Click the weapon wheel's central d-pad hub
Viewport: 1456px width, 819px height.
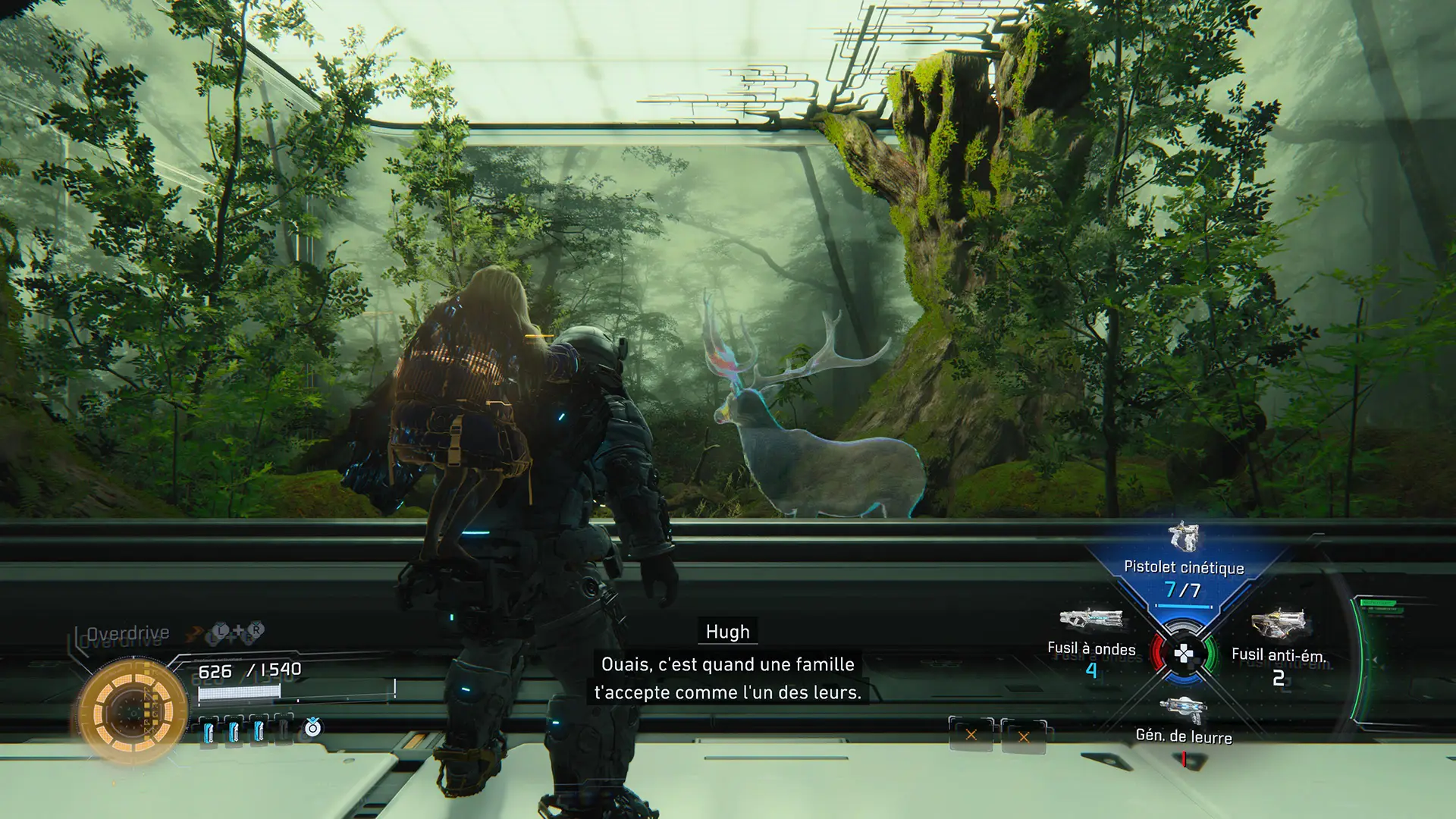[x=1183, y=654]
